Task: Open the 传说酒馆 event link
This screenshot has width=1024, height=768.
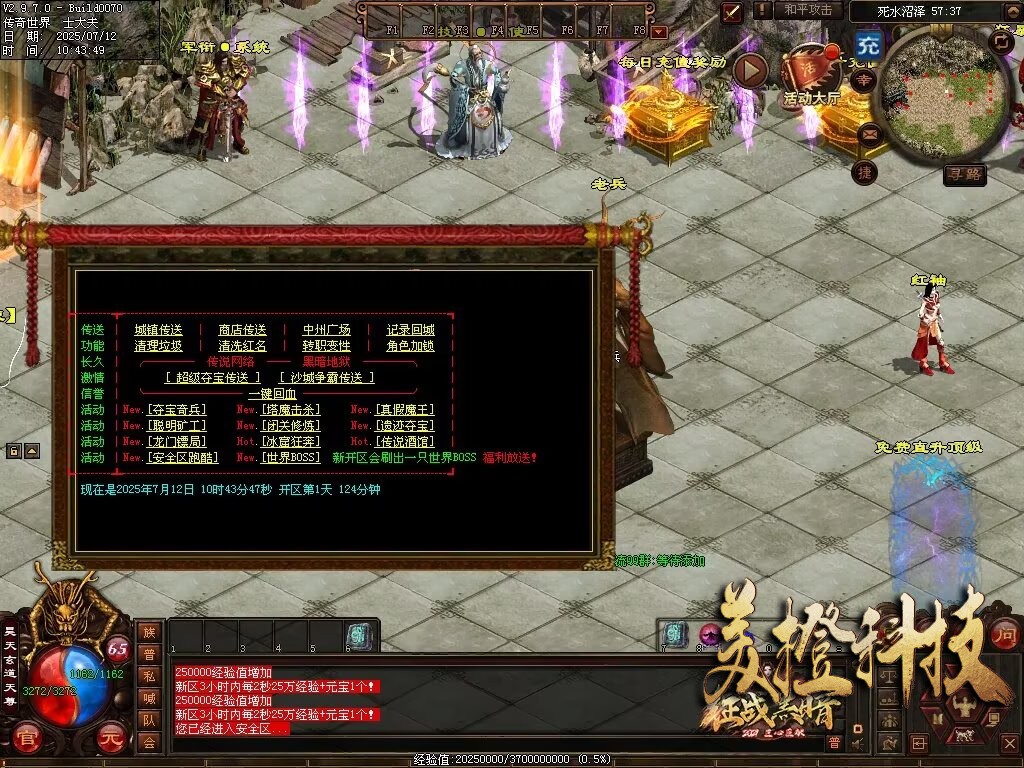Action: click(404, 442)
